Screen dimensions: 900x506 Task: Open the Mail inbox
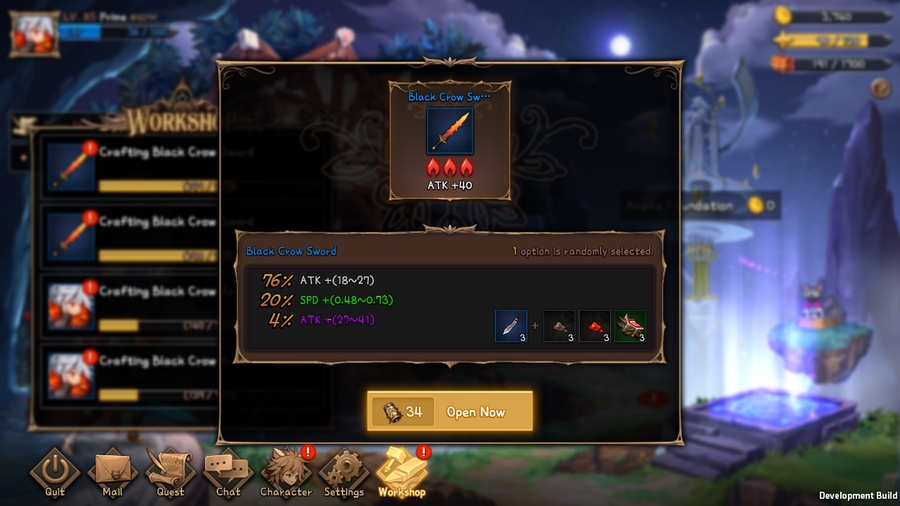click(112, 472)
